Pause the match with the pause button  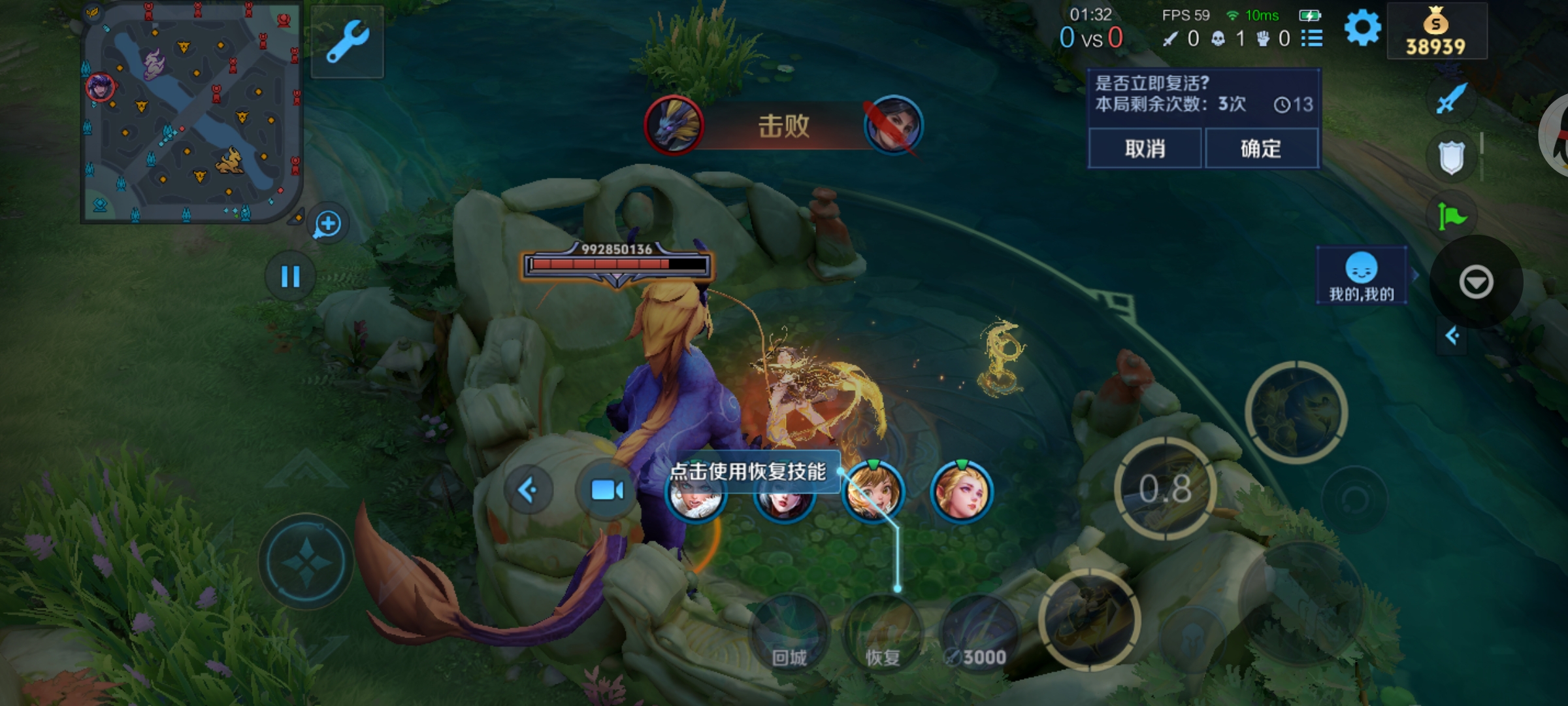coord(290,277)
